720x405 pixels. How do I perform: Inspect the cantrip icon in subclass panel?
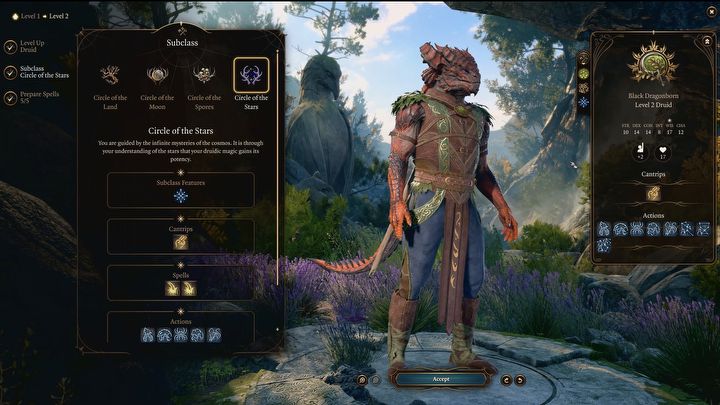181,242
